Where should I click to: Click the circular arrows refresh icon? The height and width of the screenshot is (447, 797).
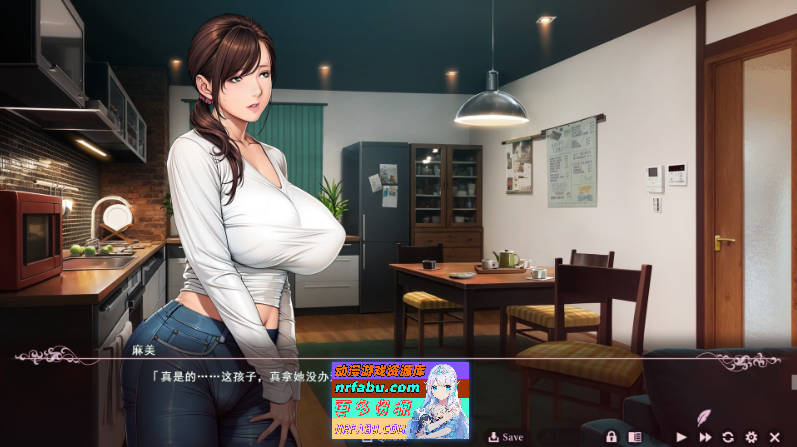coord(728,437)
